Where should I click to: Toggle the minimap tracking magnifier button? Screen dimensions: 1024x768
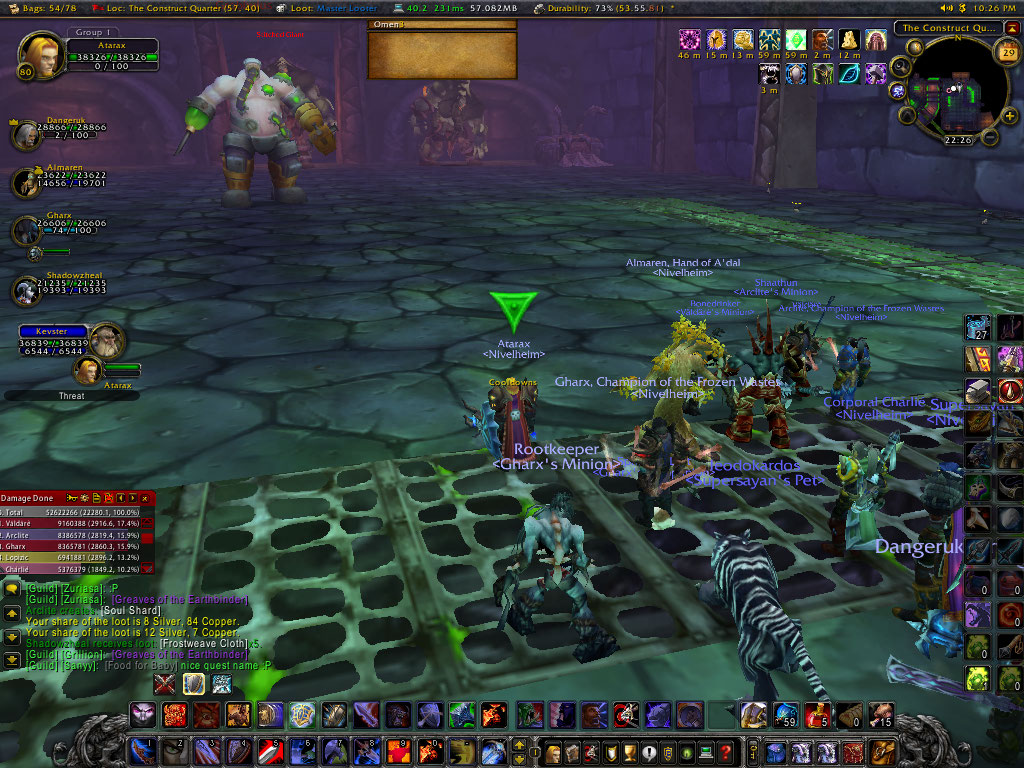coord(899,68)
